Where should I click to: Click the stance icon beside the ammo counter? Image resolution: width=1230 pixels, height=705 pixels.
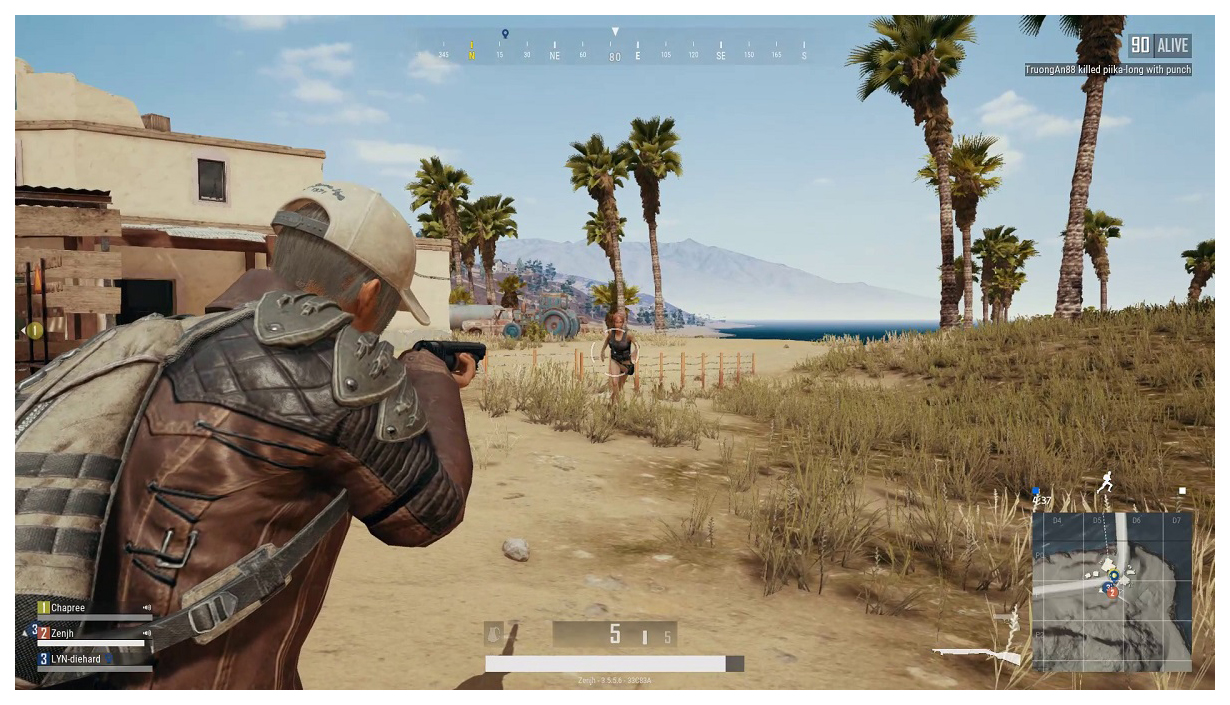click(495, 634)
